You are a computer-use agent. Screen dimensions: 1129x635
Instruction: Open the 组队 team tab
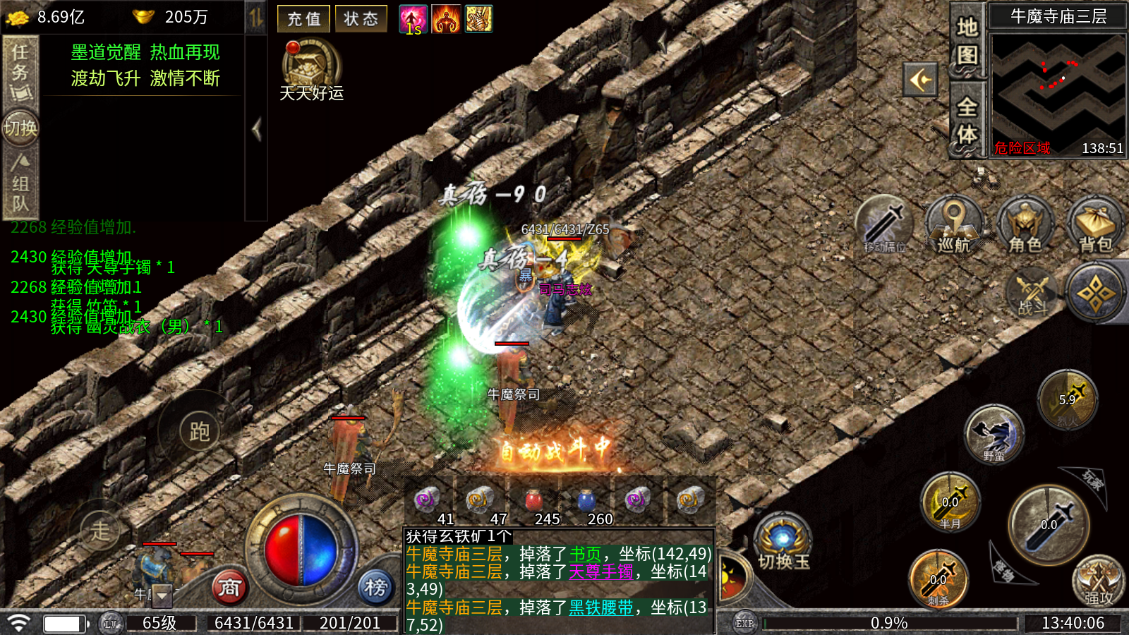click(20, 184)
